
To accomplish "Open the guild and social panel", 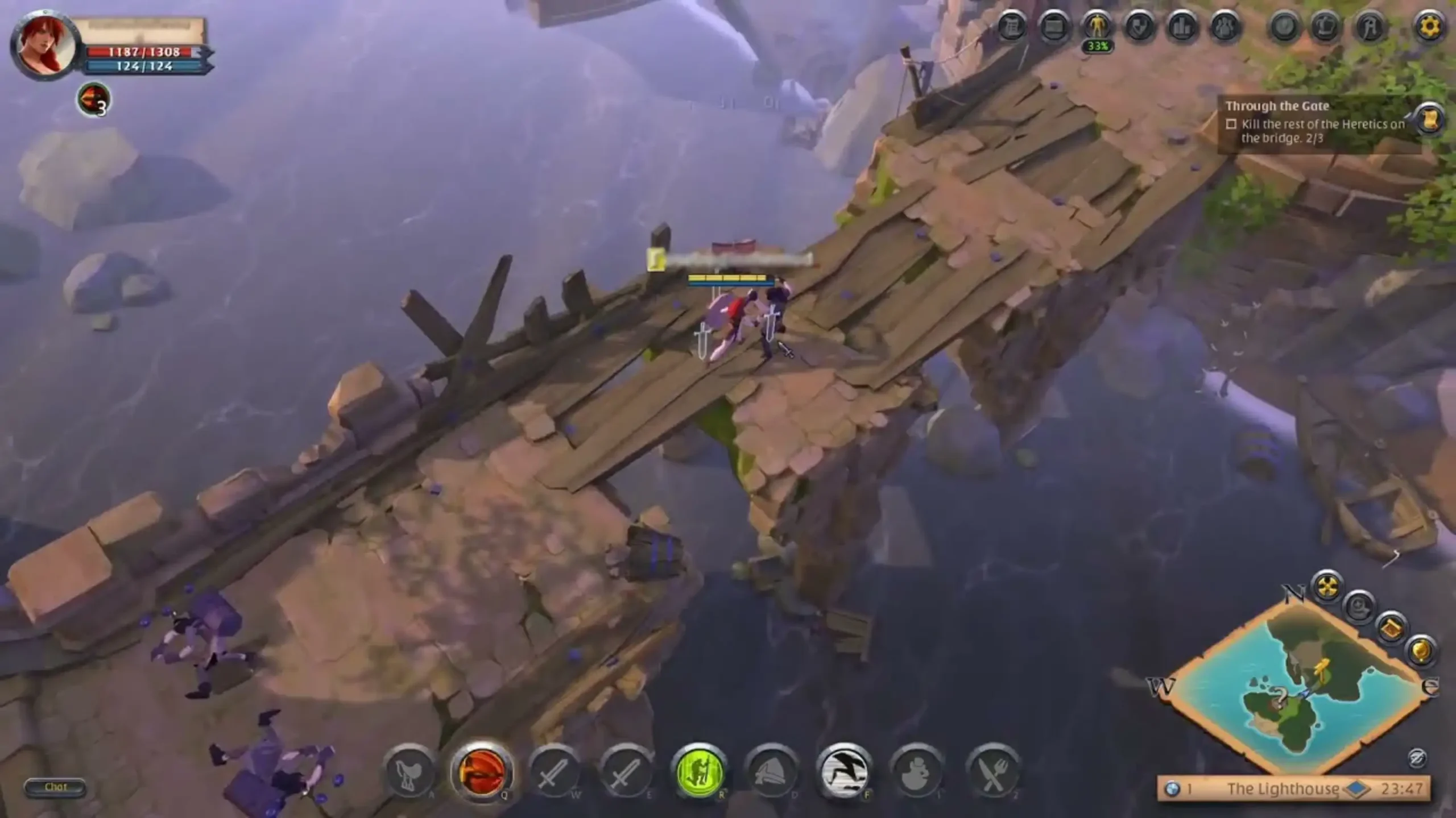I will [x=1227, y=26].
